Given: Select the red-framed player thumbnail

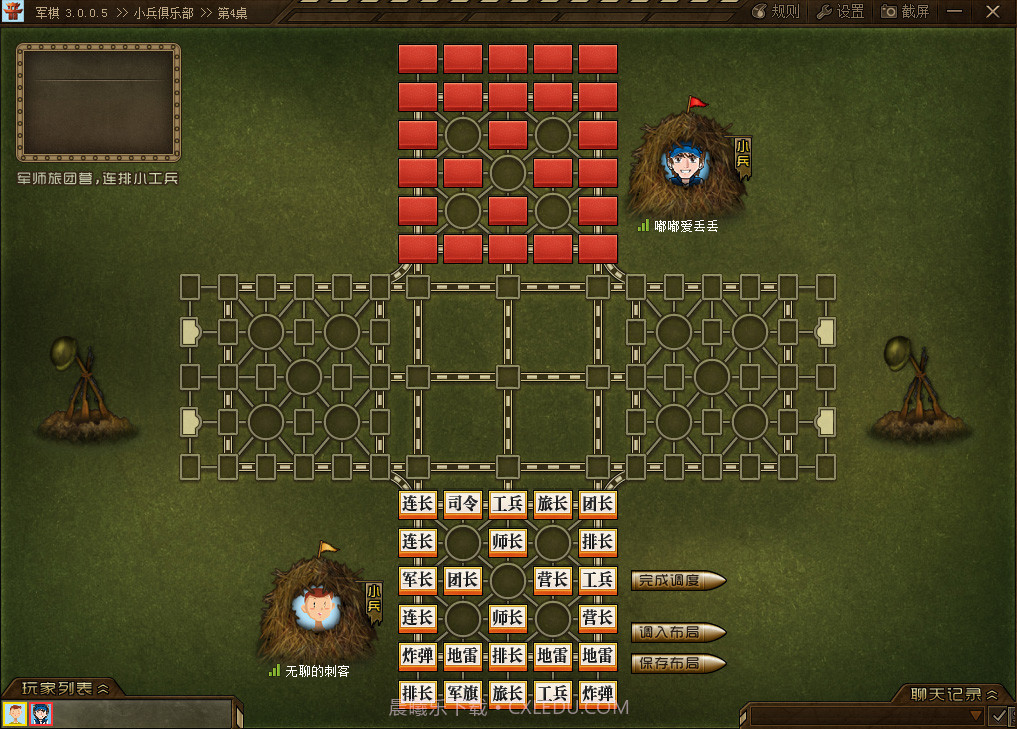Looking at the screenshot, I should tap(41, 714).
